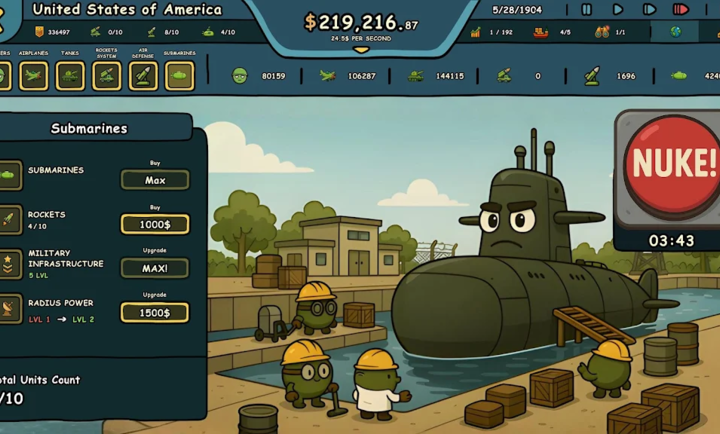Click the cargo ship trade icon
Screen dimensions: 720x434
[x=541, y=32]
